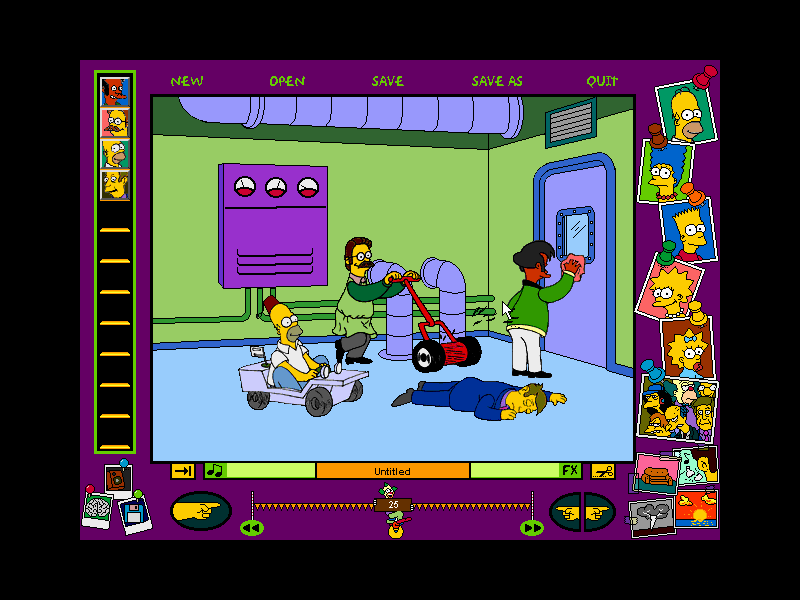Open a saved cartoon via OPEN
This screenshot has height=600, width=800.
(287, 81)
